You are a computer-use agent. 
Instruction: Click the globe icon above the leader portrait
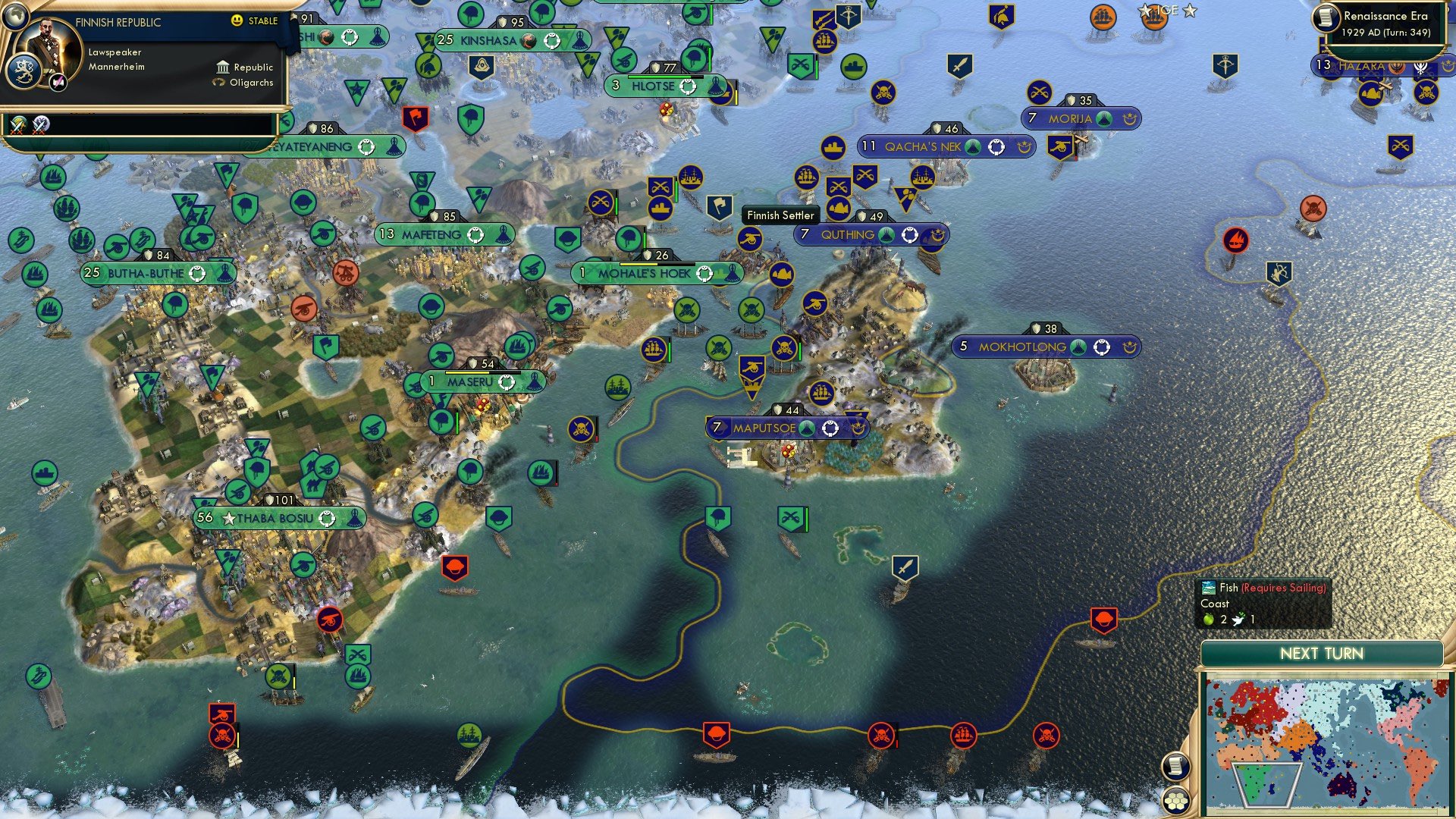point(17,17)
